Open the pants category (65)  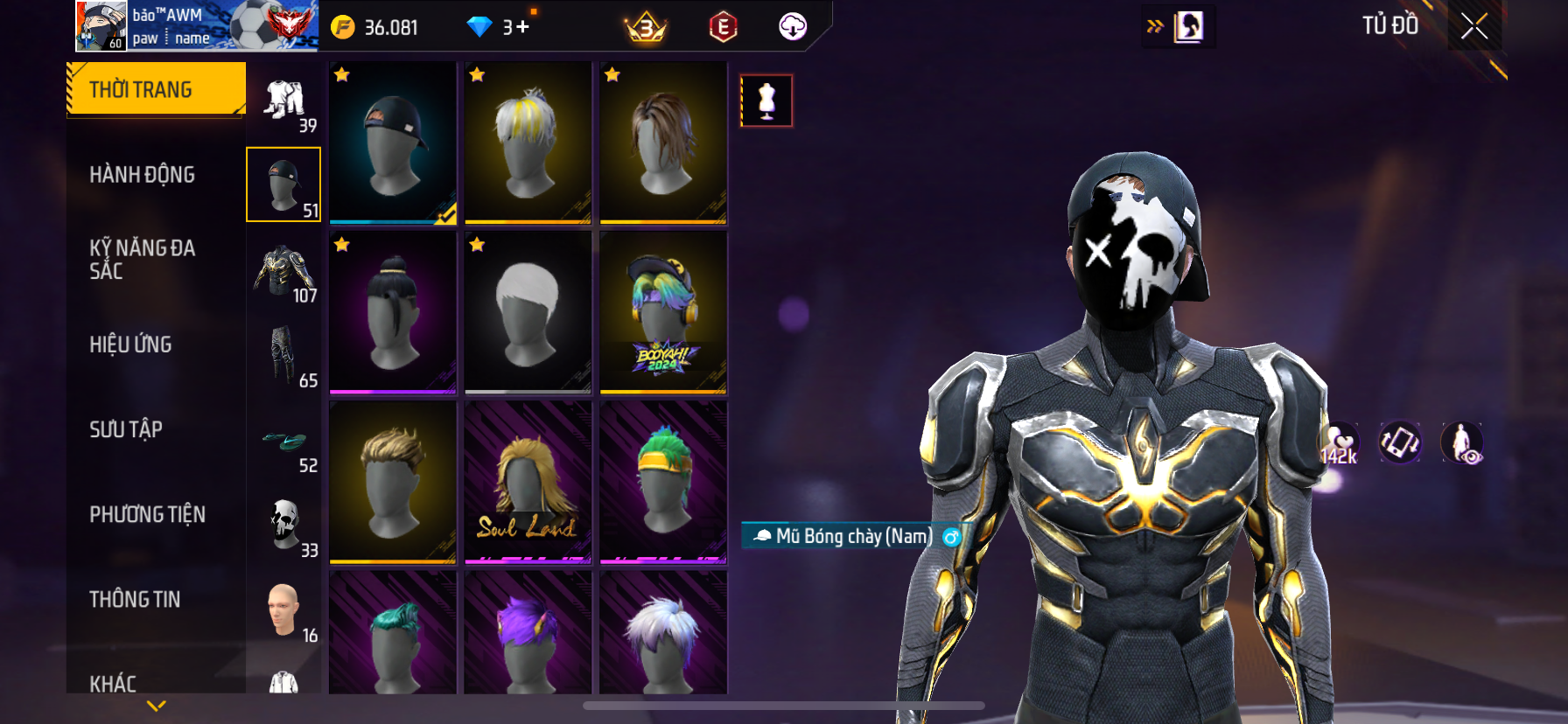coord(284,357)
